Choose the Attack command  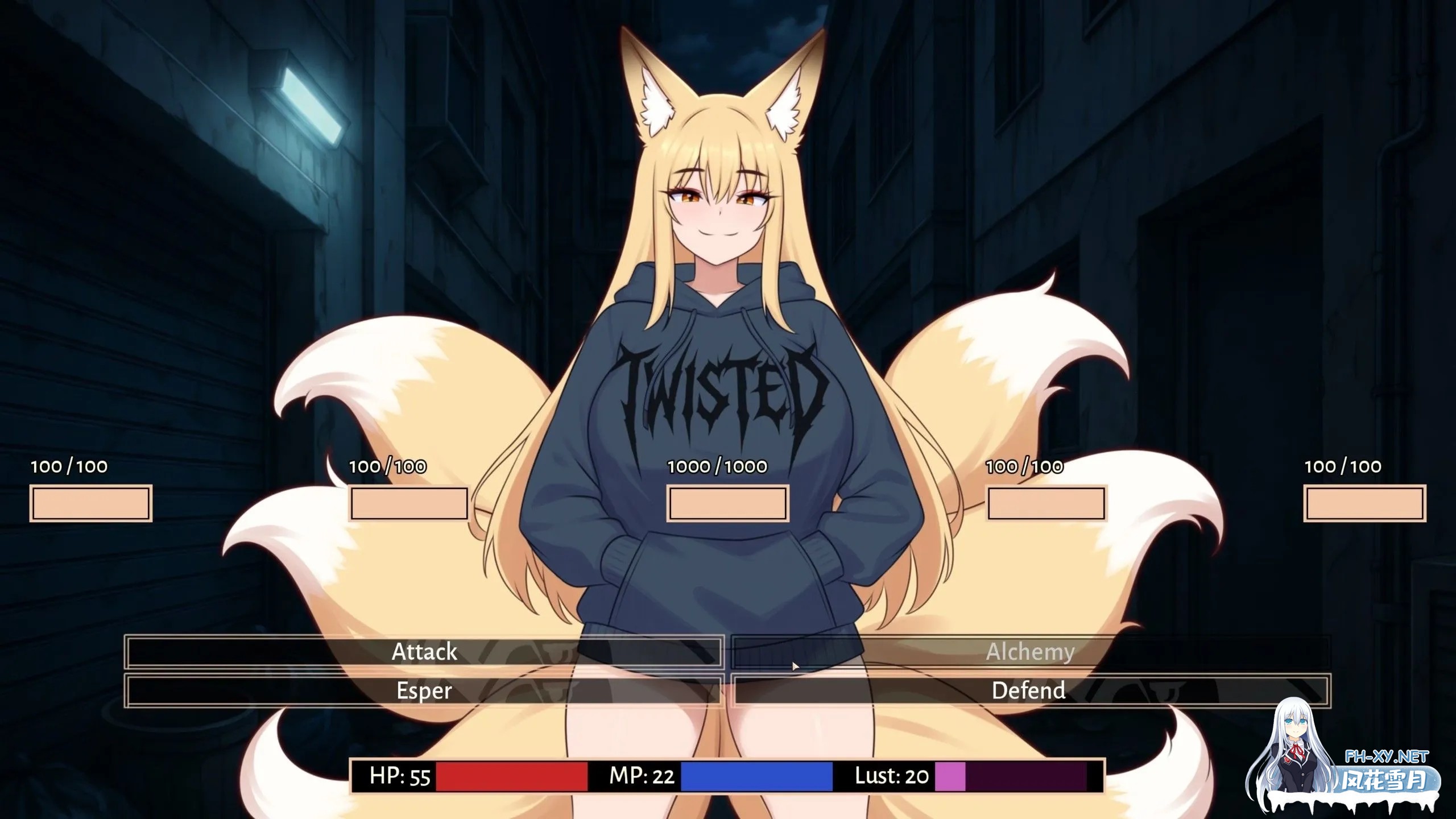click(424, 652)
